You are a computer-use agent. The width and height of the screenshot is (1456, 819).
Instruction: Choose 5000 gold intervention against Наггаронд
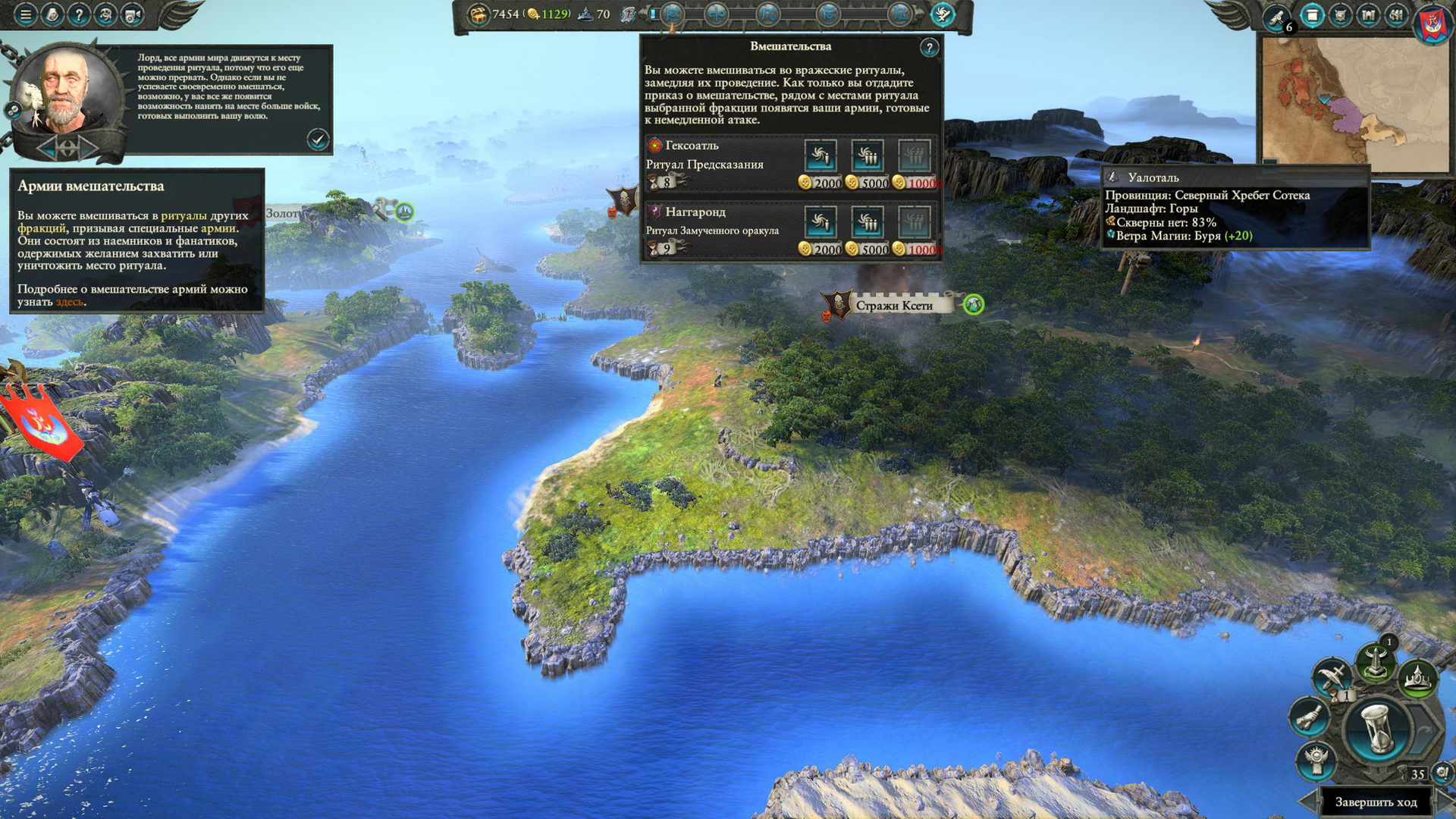[867, 223]
